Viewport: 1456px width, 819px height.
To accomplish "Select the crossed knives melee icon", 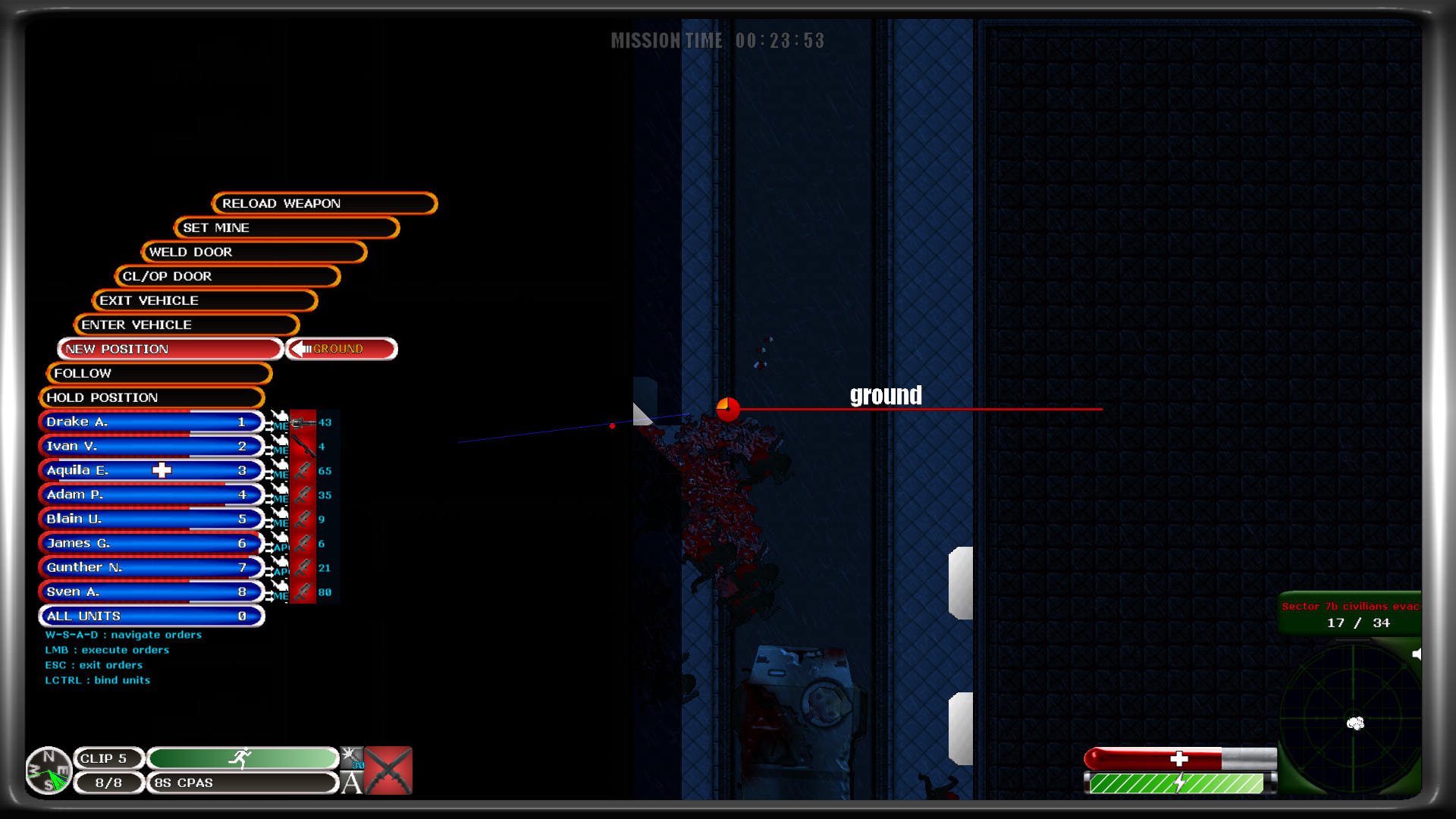I will pyautogui.click(x=388, y=770).
